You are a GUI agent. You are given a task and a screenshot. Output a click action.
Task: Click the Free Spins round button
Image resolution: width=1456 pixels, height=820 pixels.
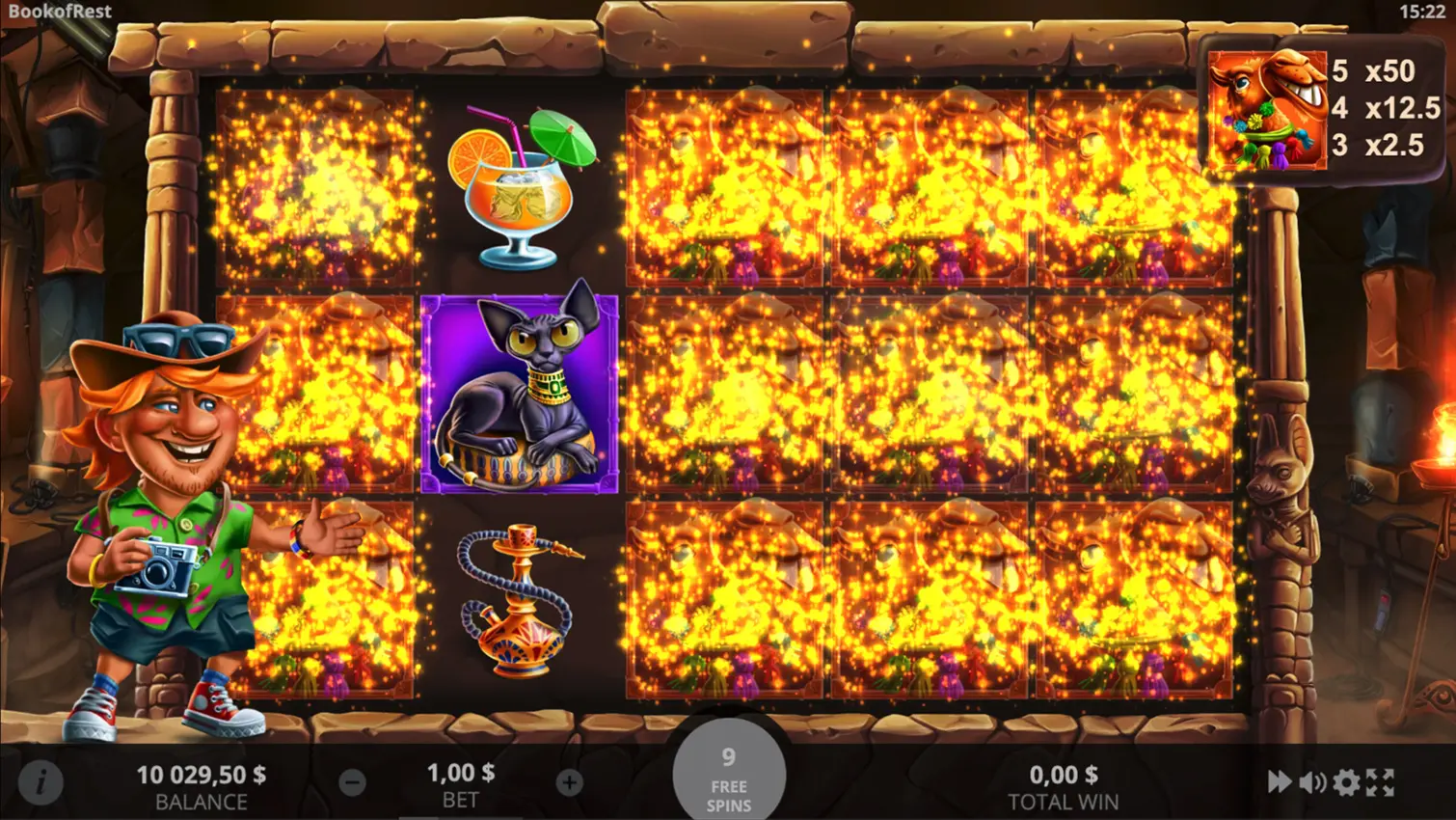click(729, 778)
